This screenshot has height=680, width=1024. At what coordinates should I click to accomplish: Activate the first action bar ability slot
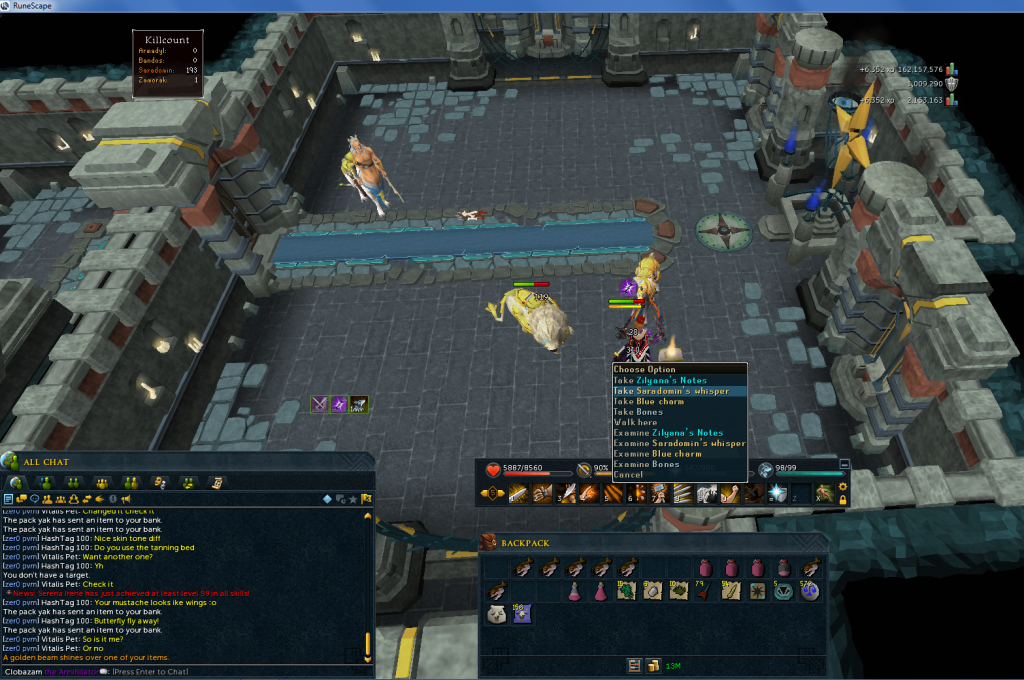point(518,493)
